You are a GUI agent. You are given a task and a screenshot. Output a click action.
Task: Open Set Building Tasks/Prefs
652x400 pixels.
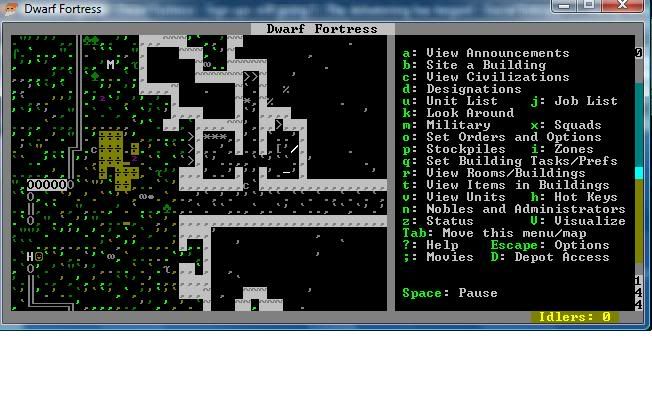pos(521,161)
